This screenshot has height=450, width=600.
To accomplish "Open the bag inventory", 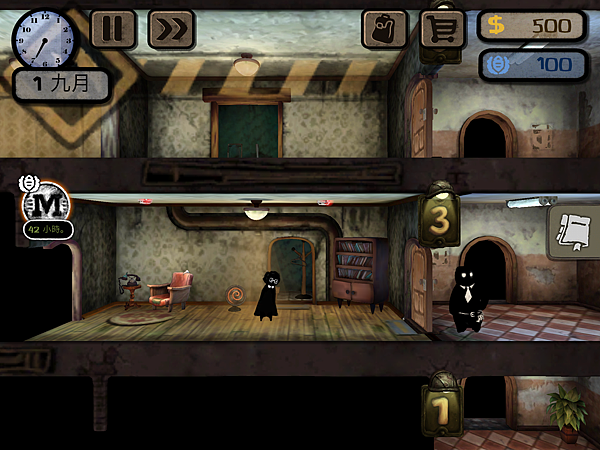I will (385, 29).
